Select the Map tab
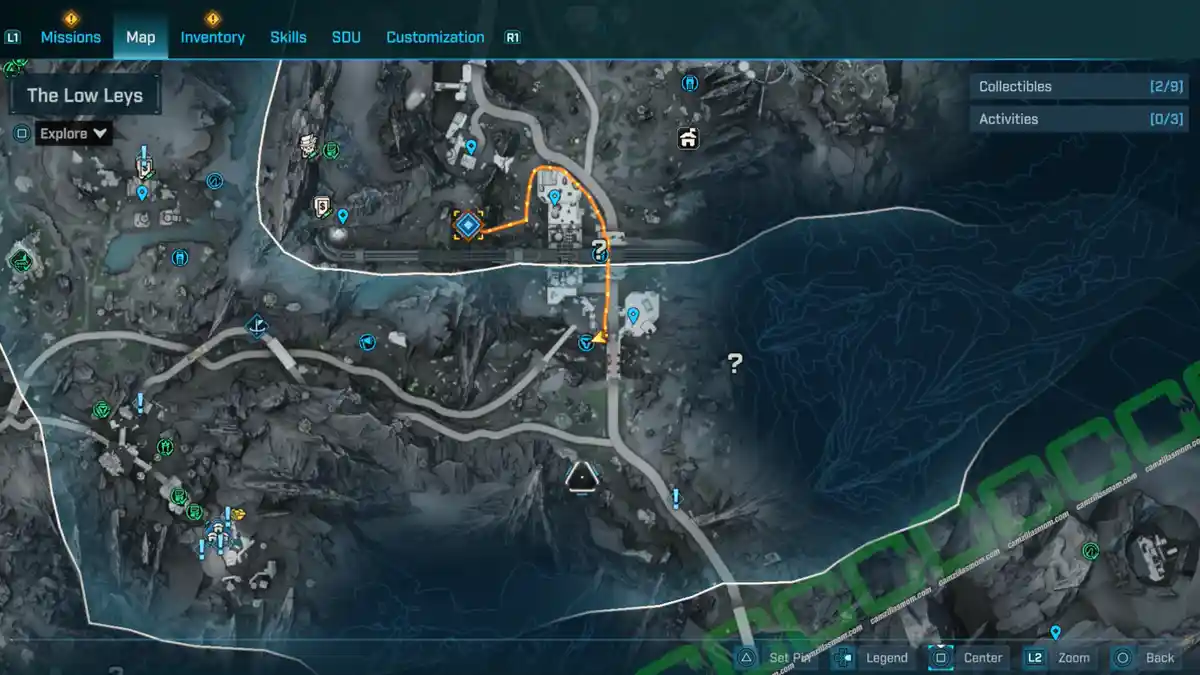 click(140, 37)
